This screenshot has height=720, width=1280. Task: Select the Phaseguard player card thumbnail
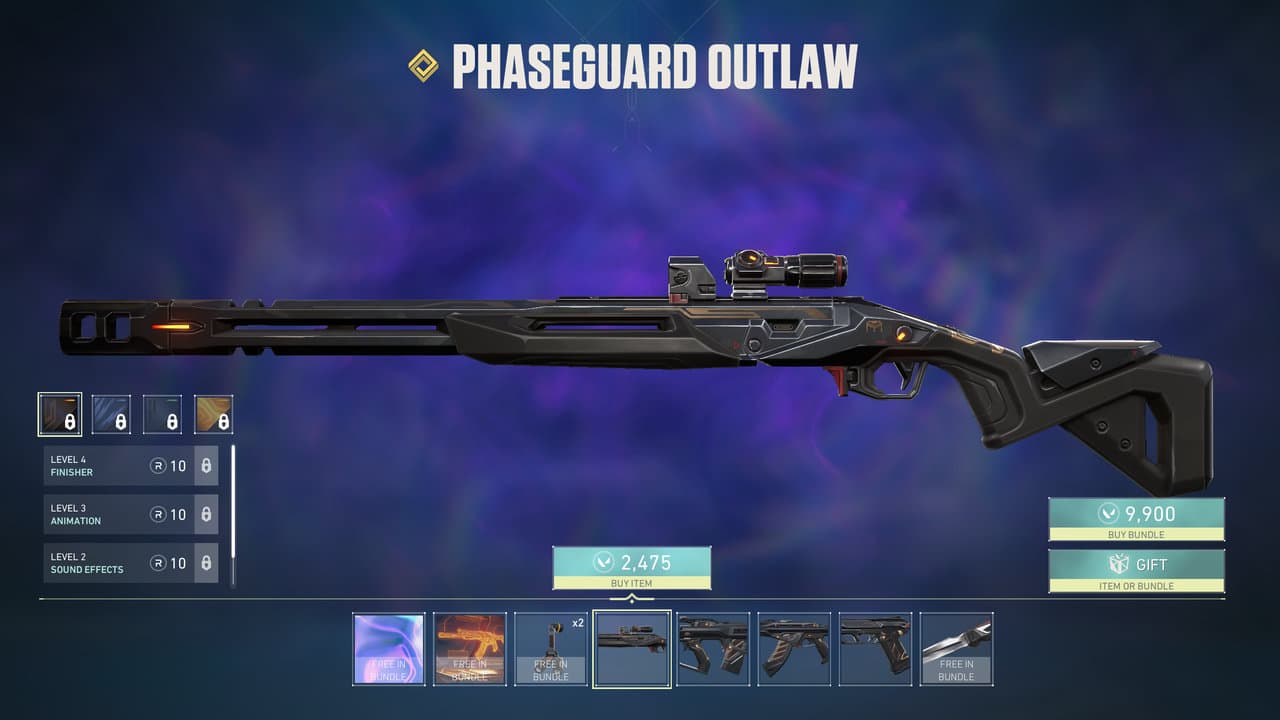coord(390,648)
